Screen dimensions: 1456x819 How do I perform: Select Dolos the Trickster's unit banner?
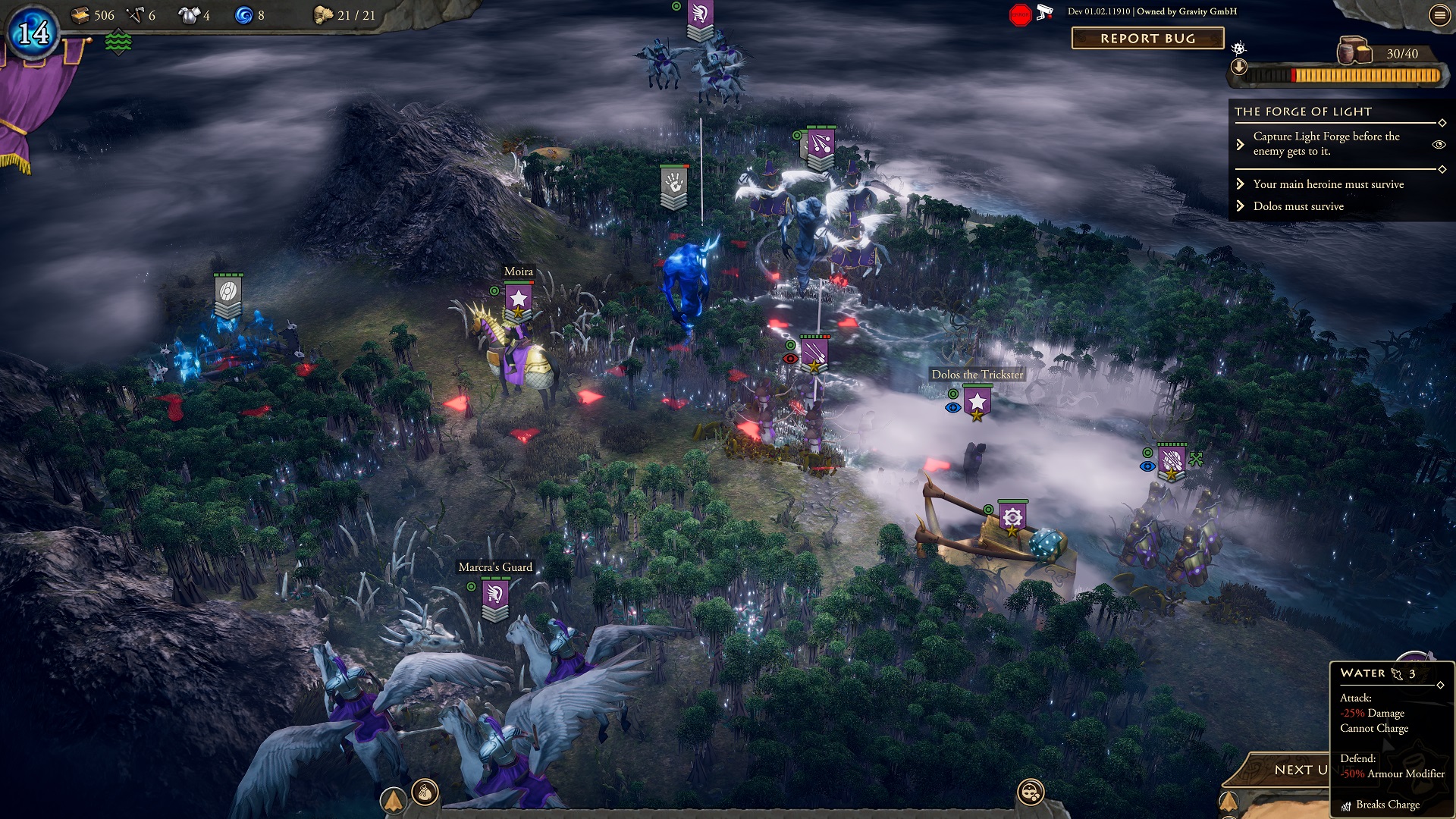tap(977, 403)
